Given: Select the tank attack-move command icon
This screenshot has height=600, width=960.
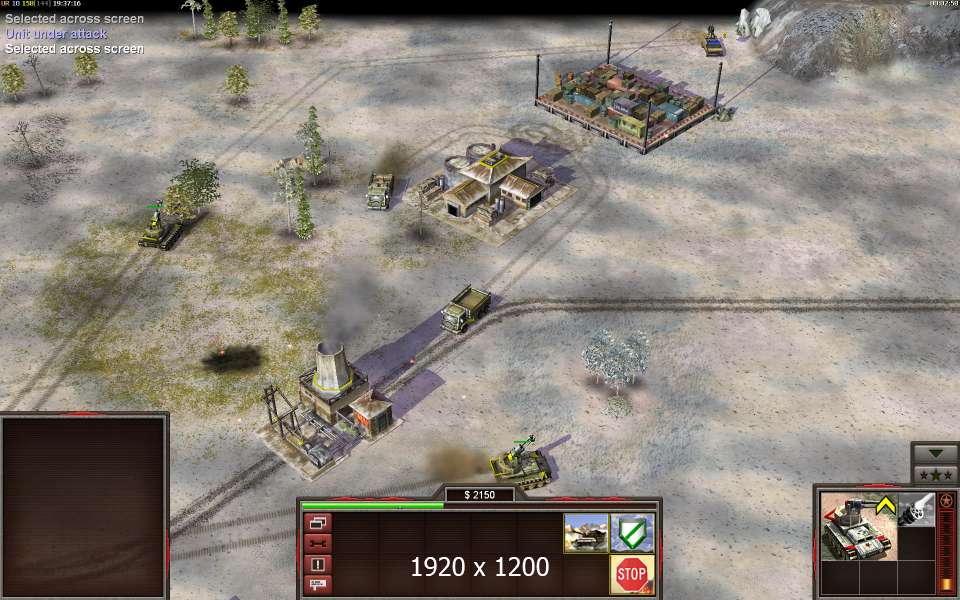Looking at the screenshot, I should (585, 532).
